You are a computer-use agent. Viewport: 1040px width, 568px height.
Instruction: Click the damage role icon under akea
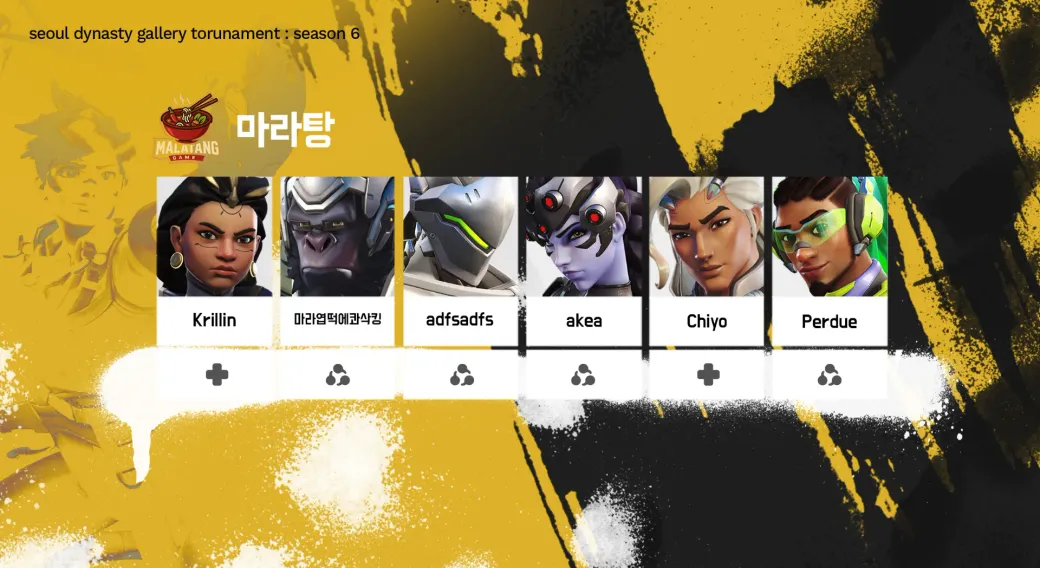click(583, 376)
